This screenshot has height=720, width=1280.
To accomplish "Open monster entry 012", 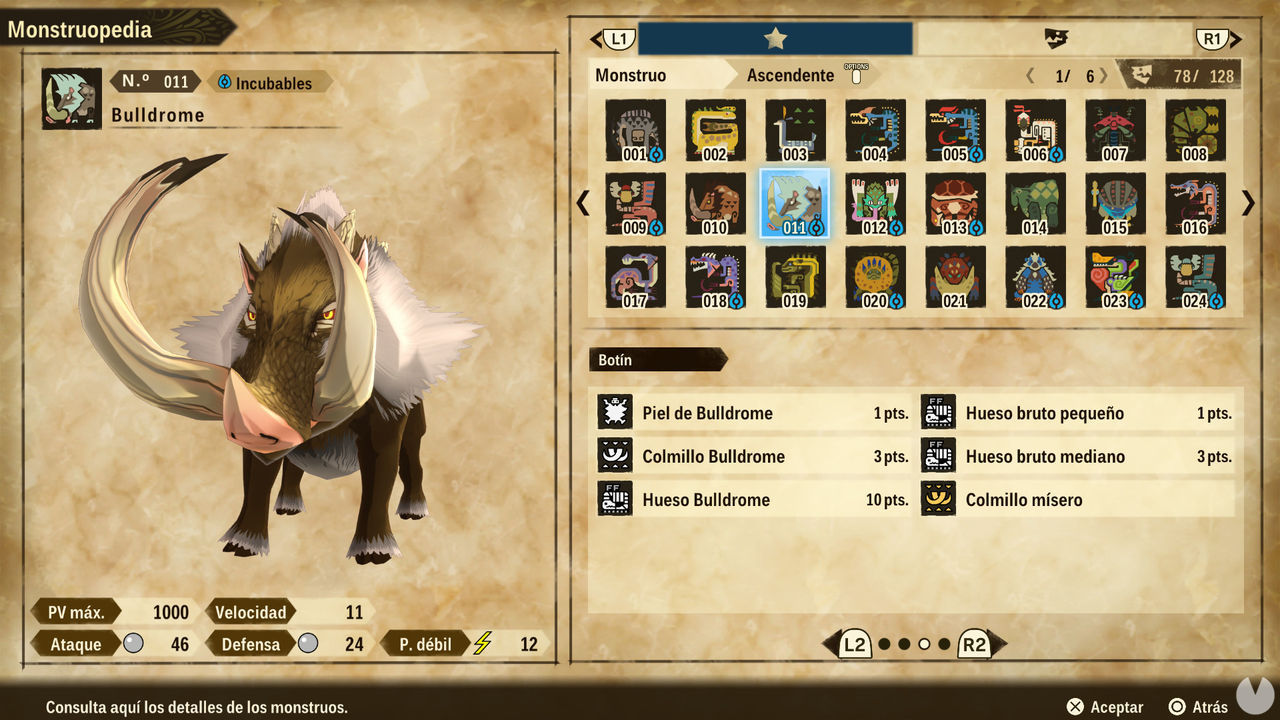I will [875, 204].
